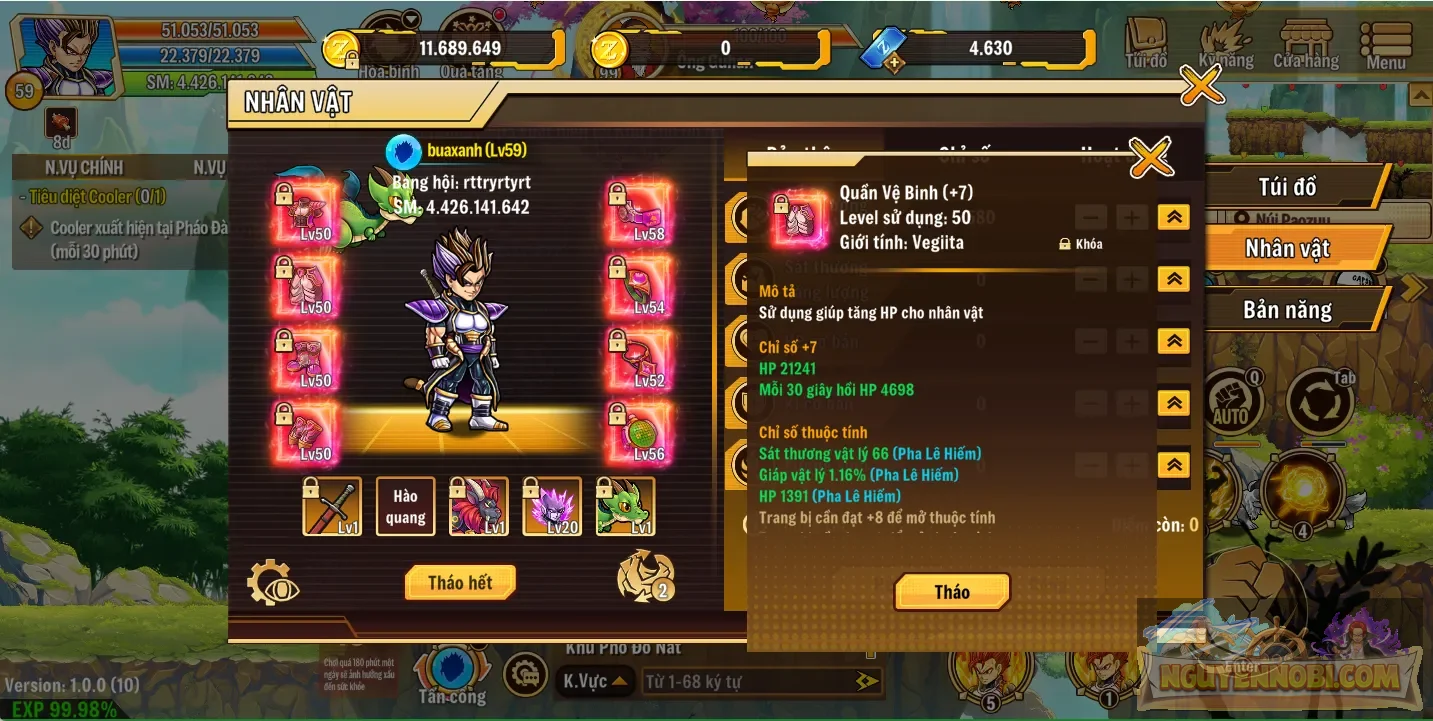Switch to the Nhân vật tab
The height and width of the screenshot is (721, 1433).
click(1289, 248)
